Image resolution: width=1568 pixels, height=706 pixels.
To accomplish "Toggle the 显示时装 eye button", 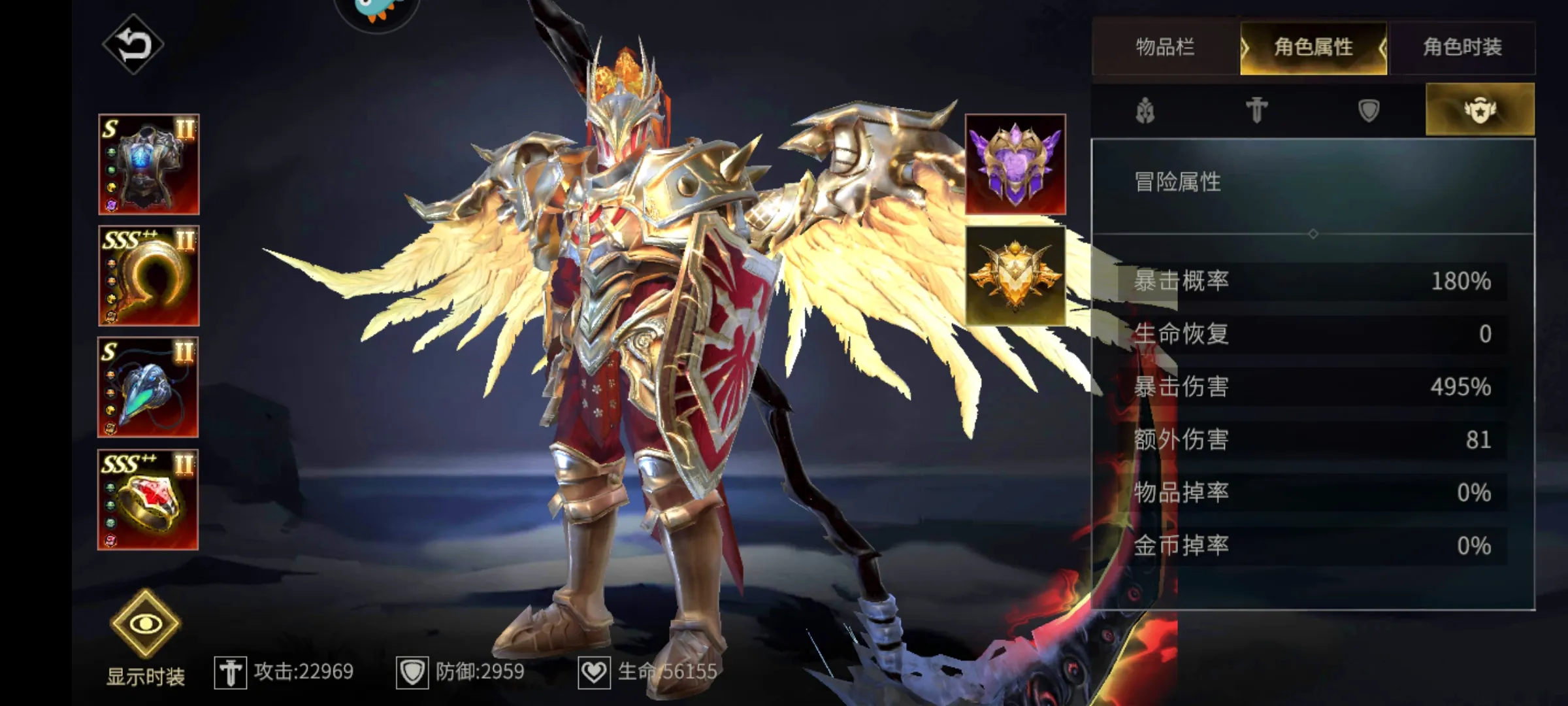I will 145,624.
